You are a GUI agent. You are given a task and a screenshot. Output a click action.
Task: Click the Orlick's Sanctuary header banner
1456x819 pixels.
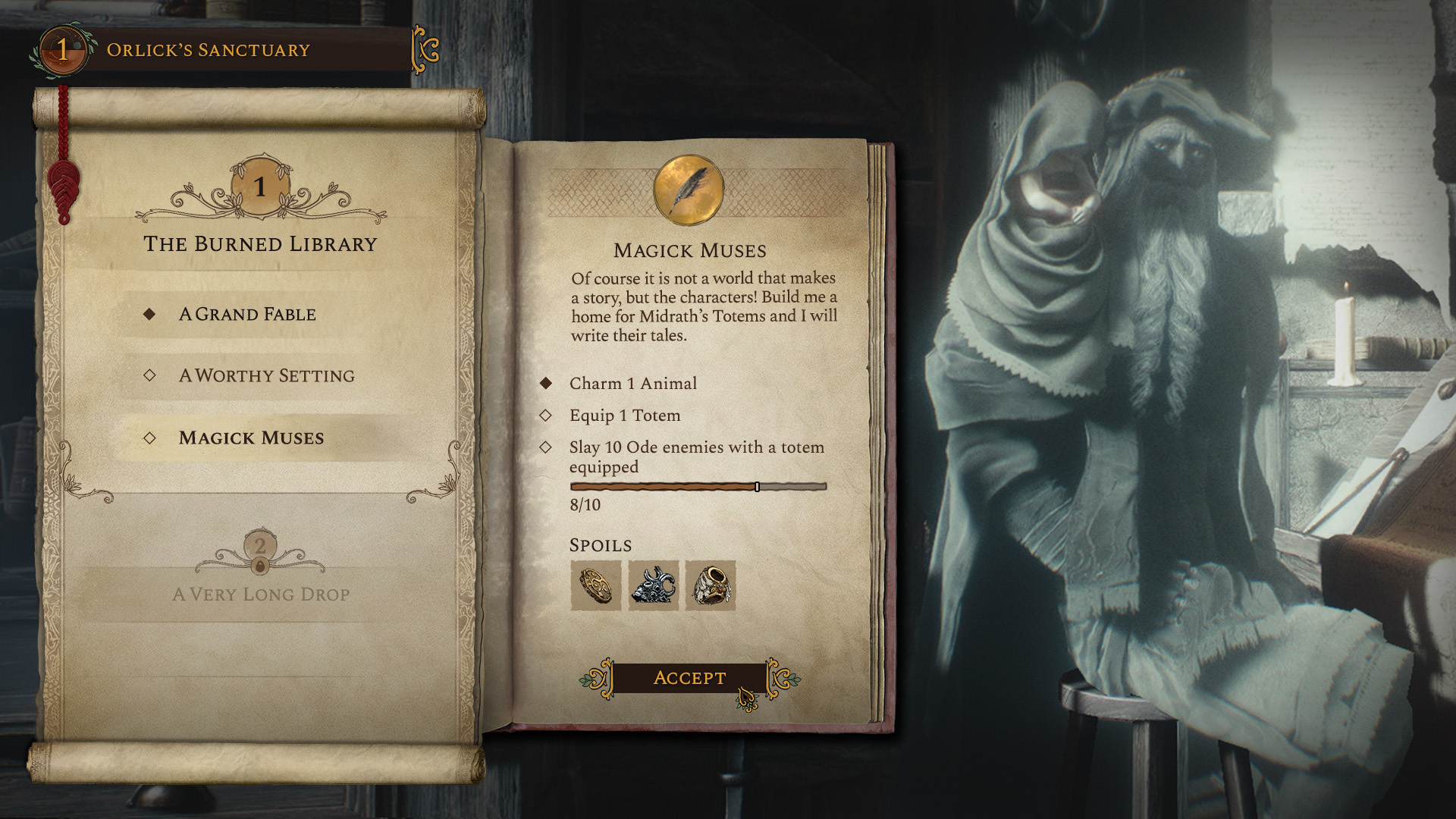tap(209, 50)
